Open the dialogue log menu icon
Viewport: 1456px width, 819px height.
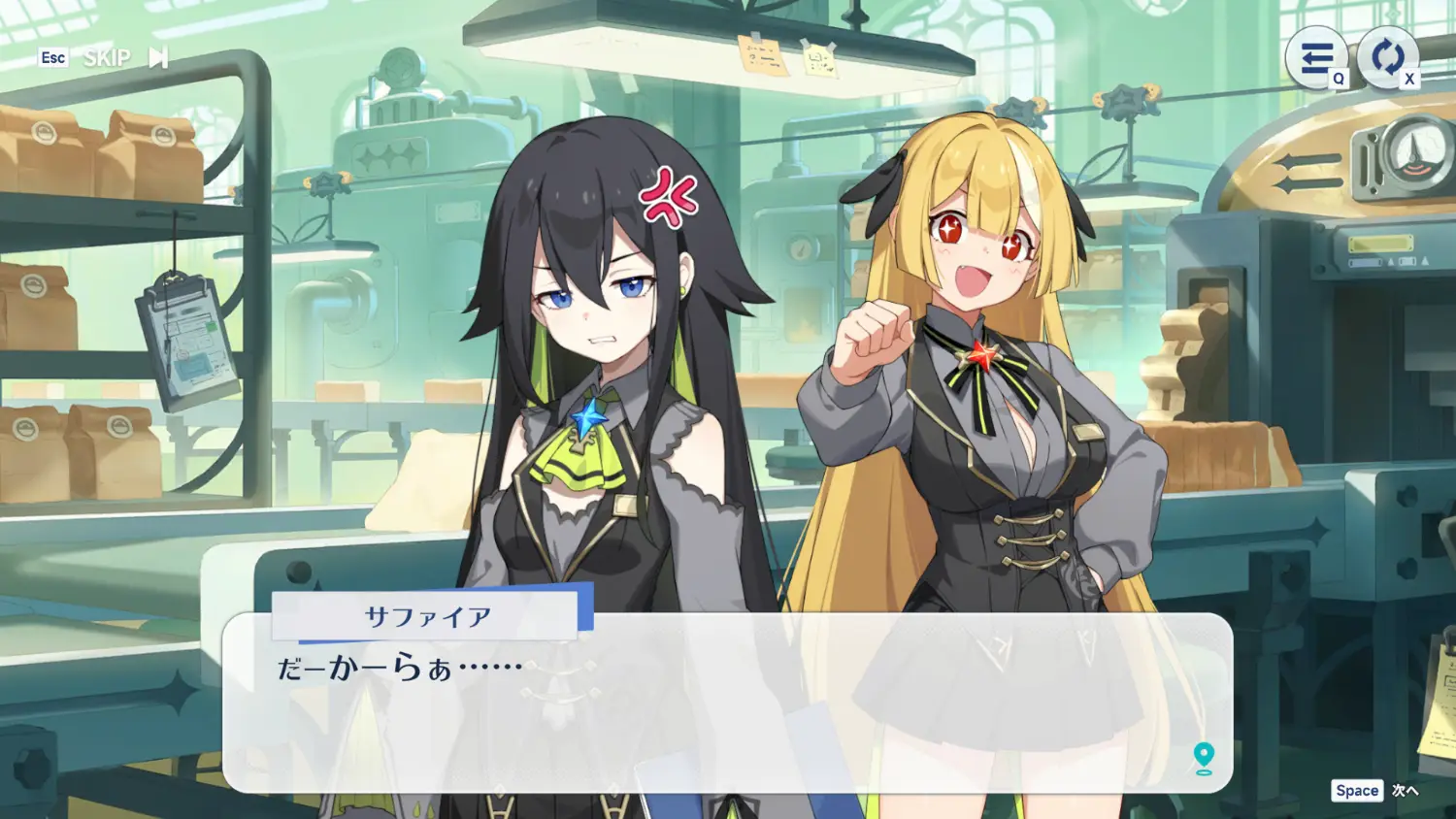pyautogui.click(x=1315, y=57)
